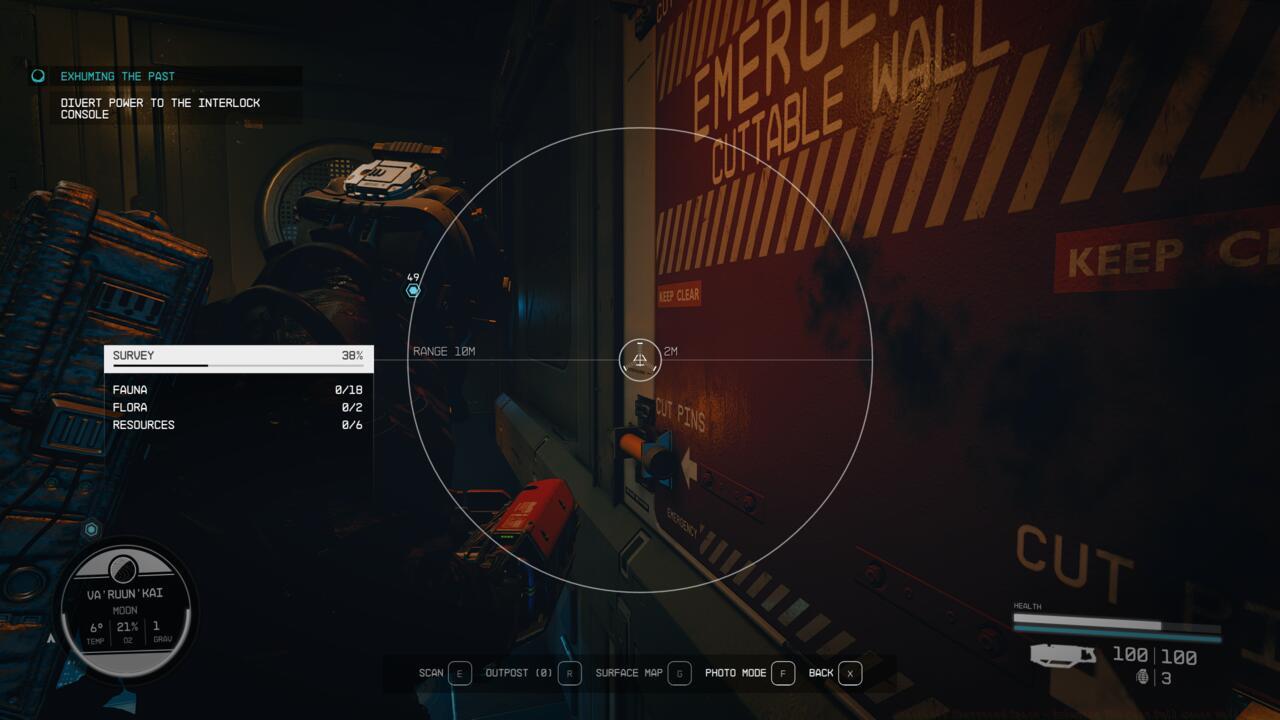Click the E keybind badge for Scan

tap(460, 673)
